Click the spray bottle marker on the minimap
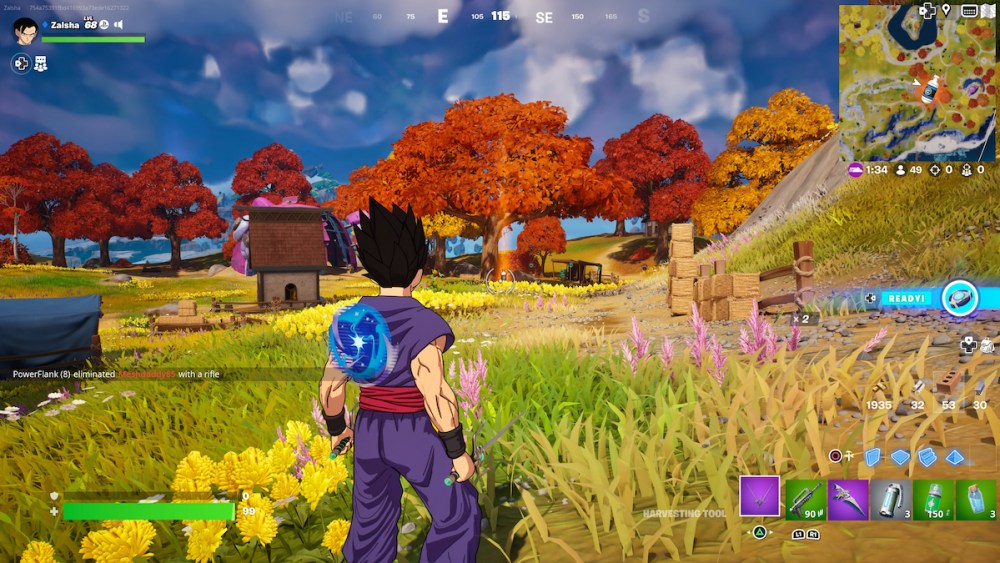Screen dimensions: 1000x563 pyautogui.click(x=930, y=89)
